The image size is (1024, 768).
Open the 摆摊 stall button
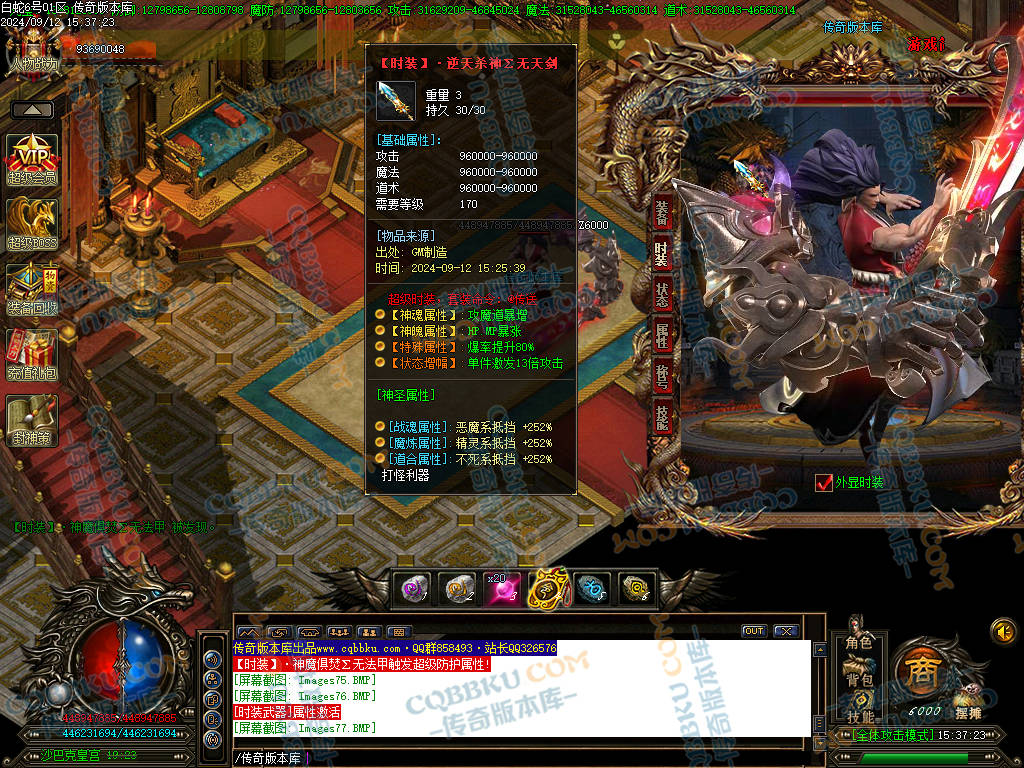tap(967, 710)
